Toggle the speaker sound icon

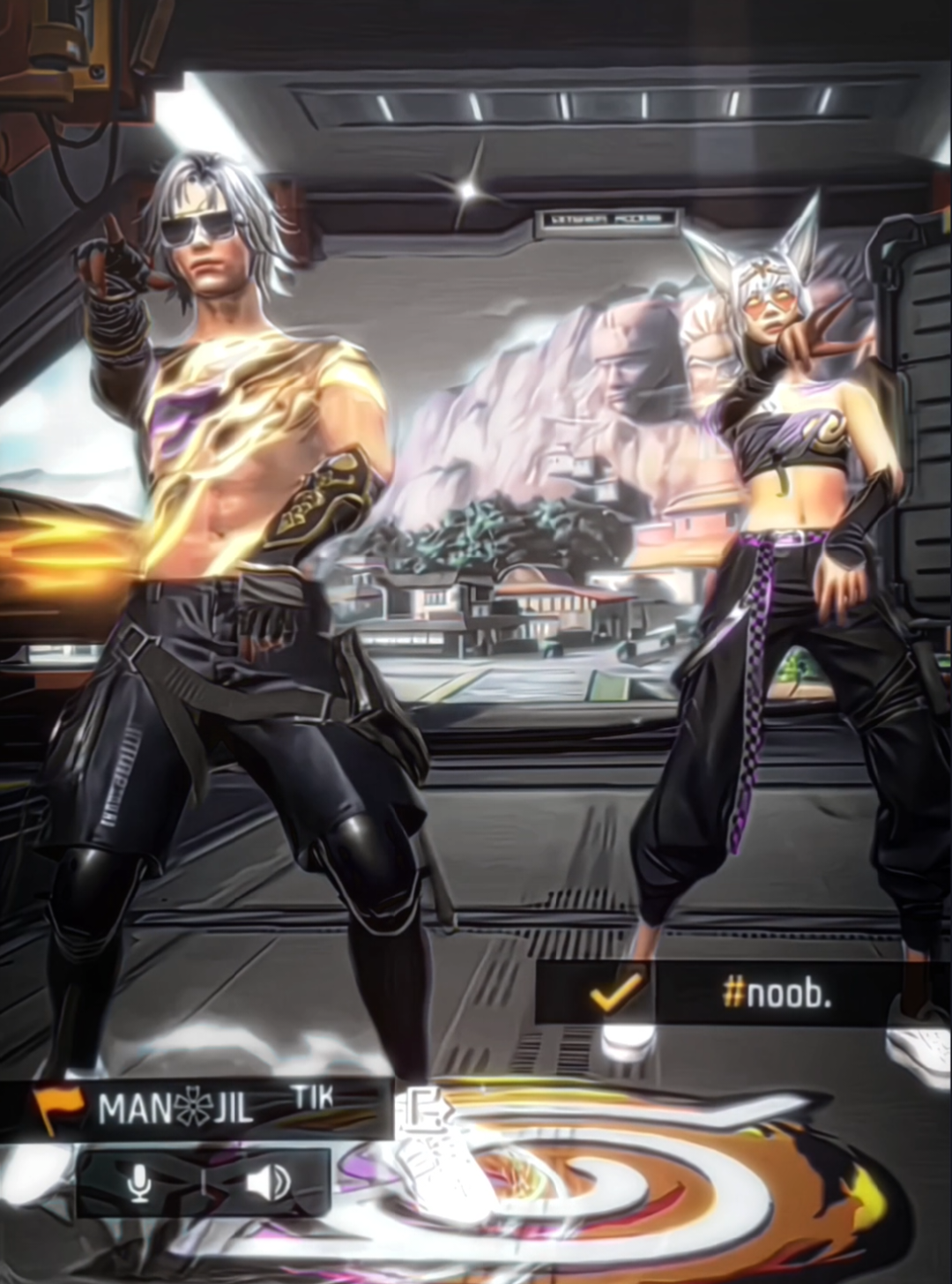[267, 1183]
